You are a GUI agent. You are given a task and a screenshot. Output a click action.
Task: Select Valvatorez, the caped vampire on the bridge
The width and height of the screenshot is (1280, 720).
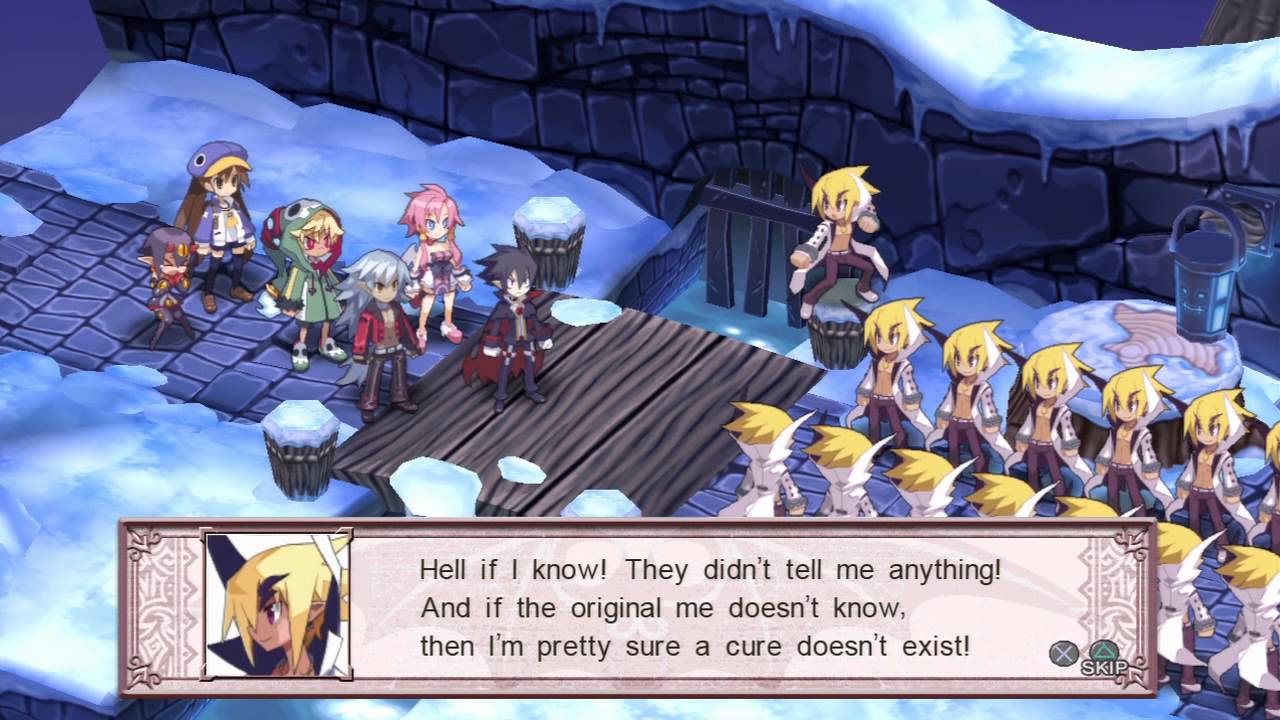click(x=510, y=320)
